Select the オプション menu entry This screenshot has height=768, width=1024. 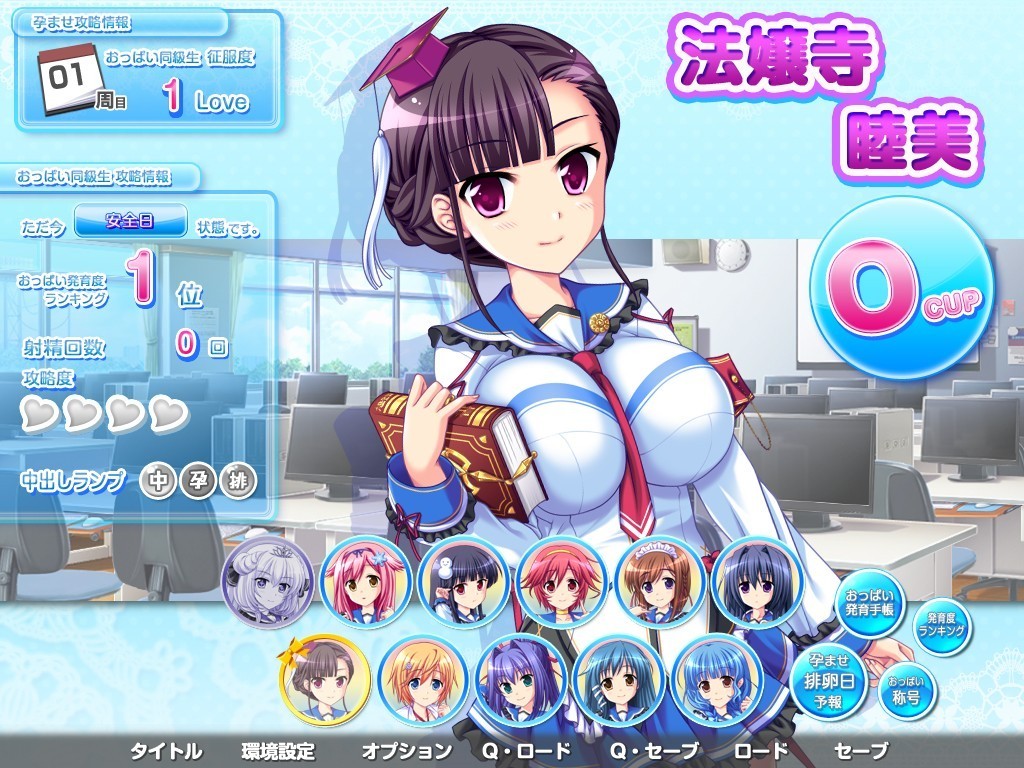pyautogui.click(x=406, y=751)
